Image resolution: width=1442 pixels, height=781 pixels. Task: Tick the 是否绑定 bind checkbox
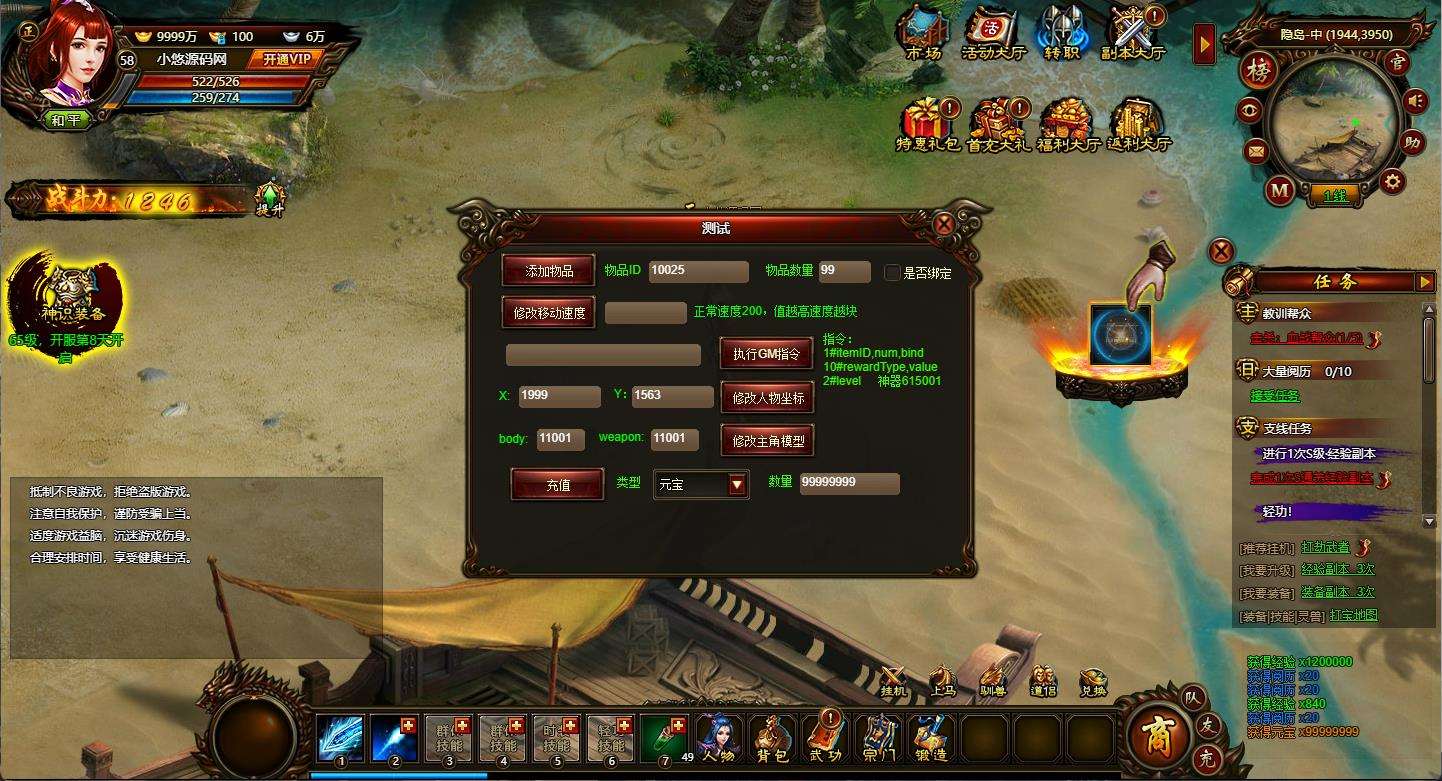(x=893, y=272)
